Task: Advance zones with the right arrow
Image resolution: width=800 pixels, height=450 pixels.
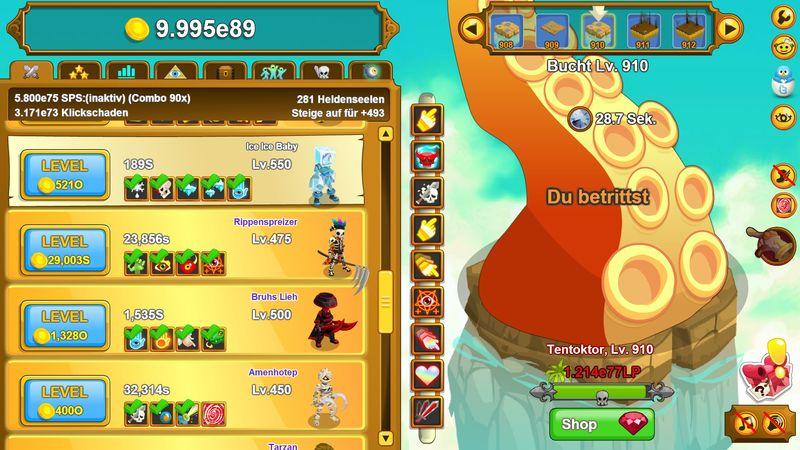Action: click(x=731, y=28)
